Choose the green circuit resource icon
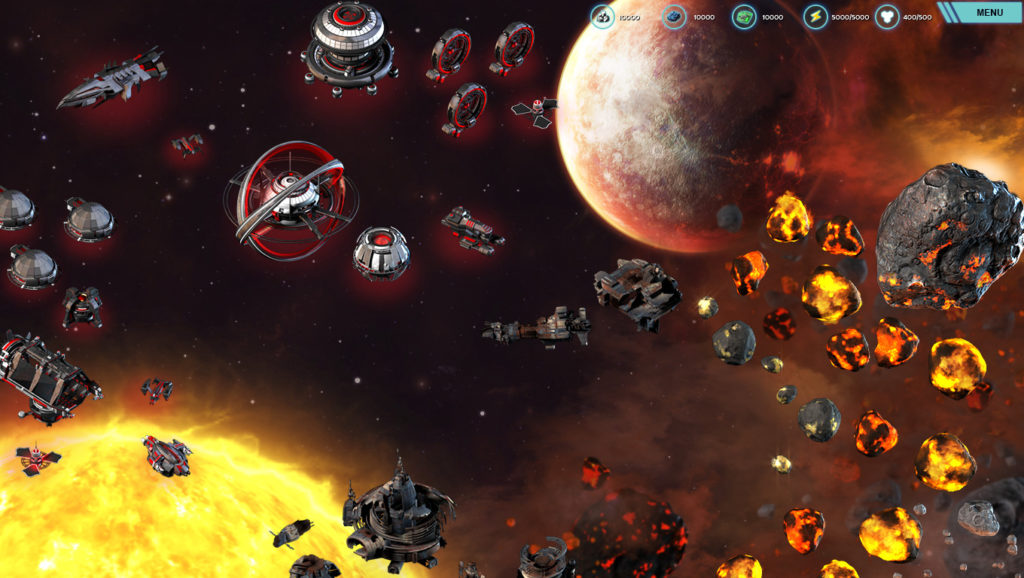 pos(744,17)
